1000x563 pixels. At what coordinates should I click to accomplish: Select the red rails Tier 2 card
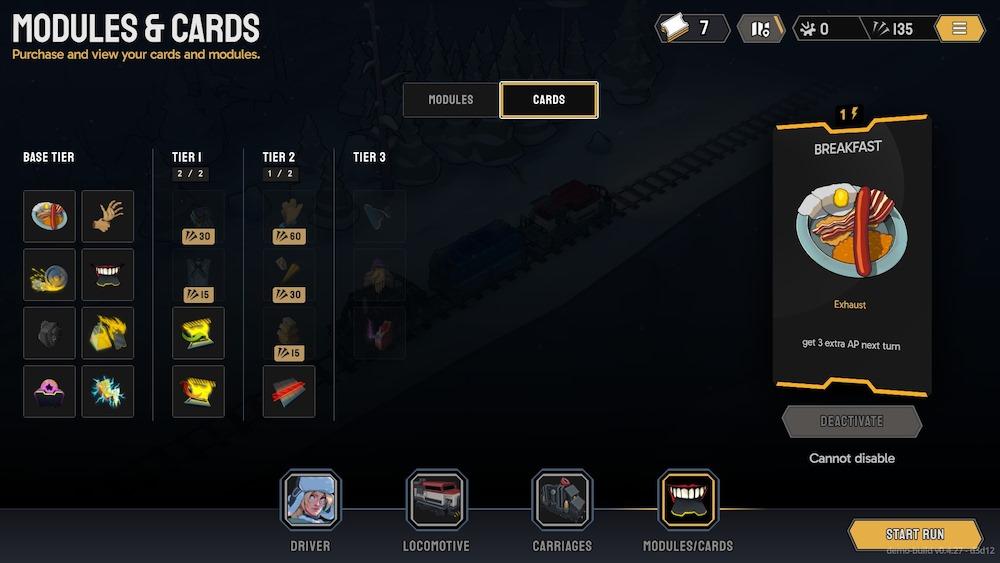(289, 391)
